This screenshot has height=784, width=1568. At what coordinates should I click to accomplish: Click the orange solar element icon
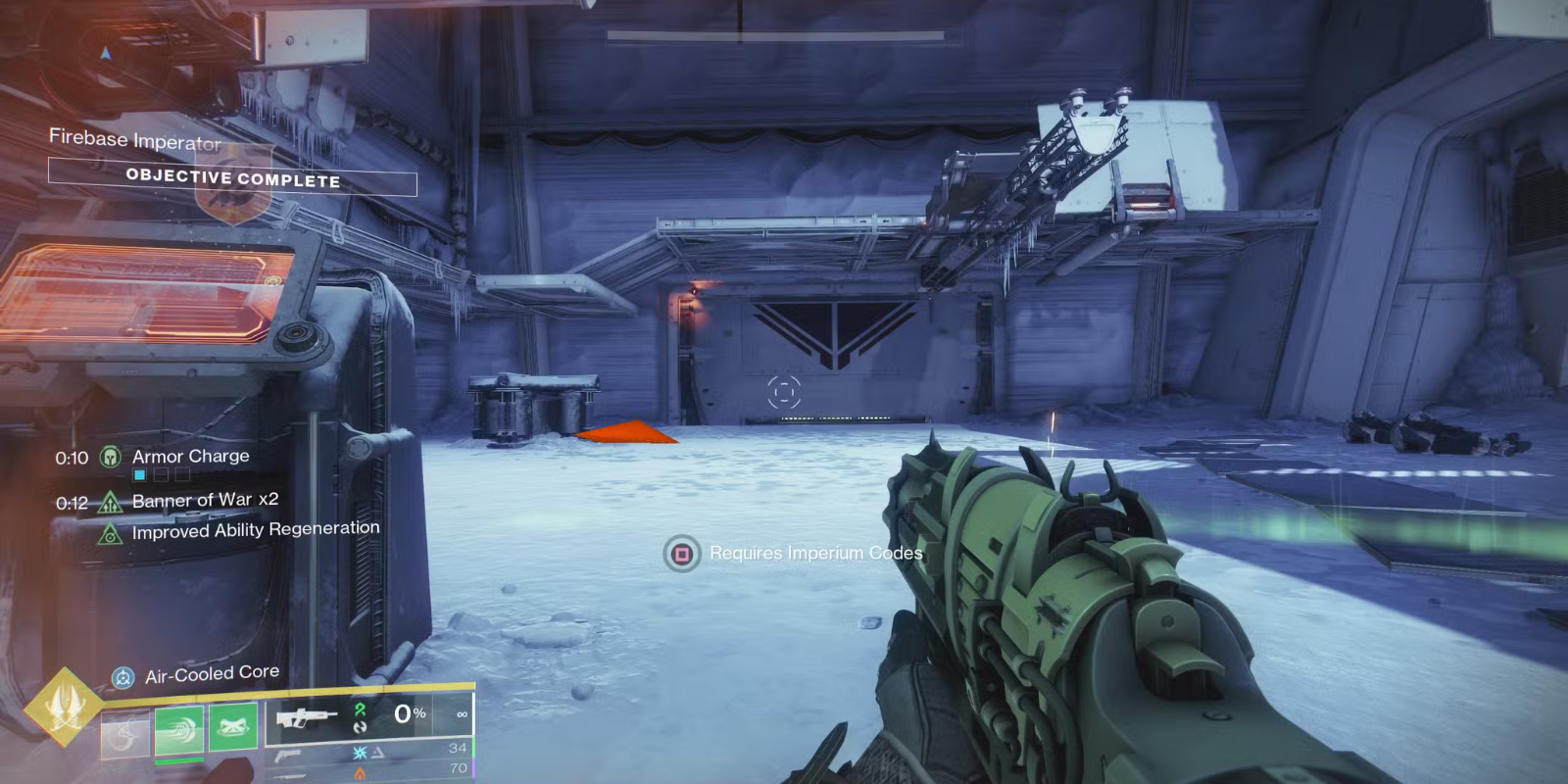coord(361,770)
